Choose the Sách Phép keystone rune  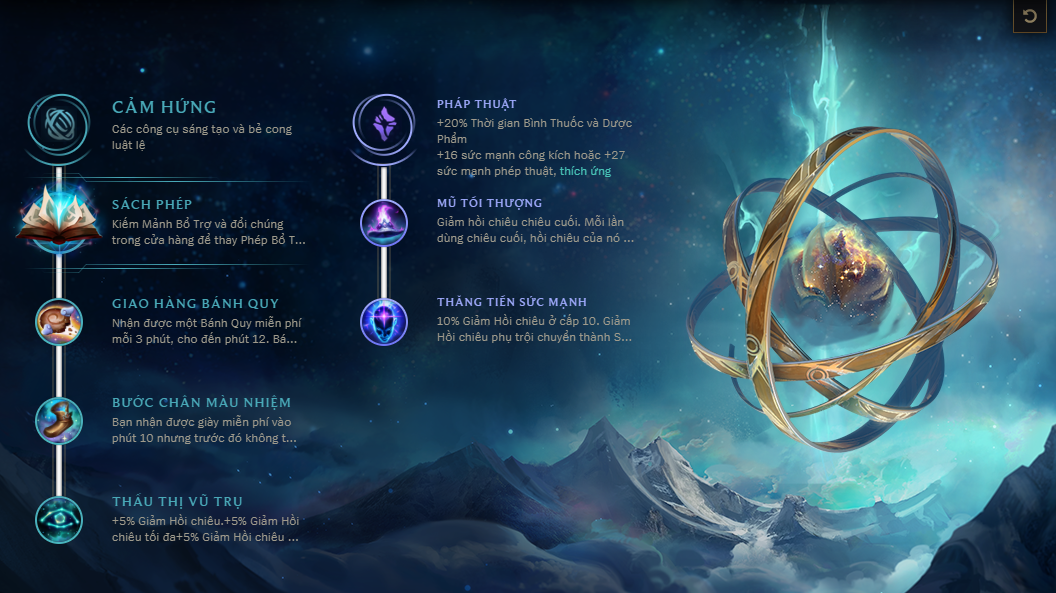point(59,219)
